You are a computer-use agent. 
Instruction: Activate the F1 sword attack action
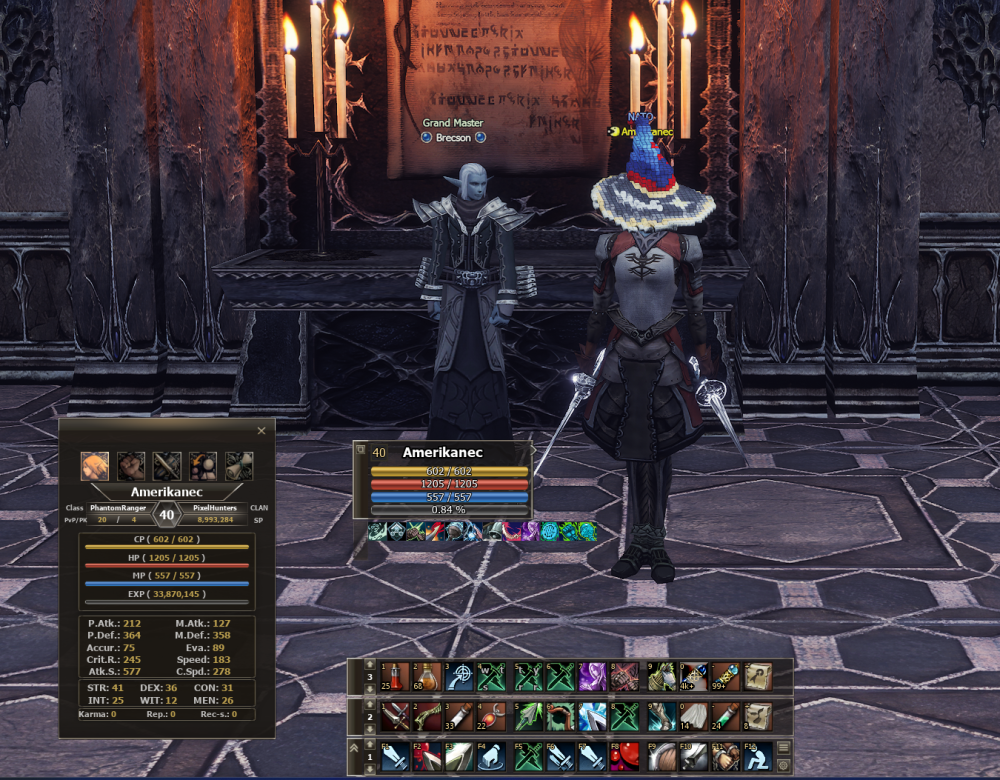pos(393,756)
